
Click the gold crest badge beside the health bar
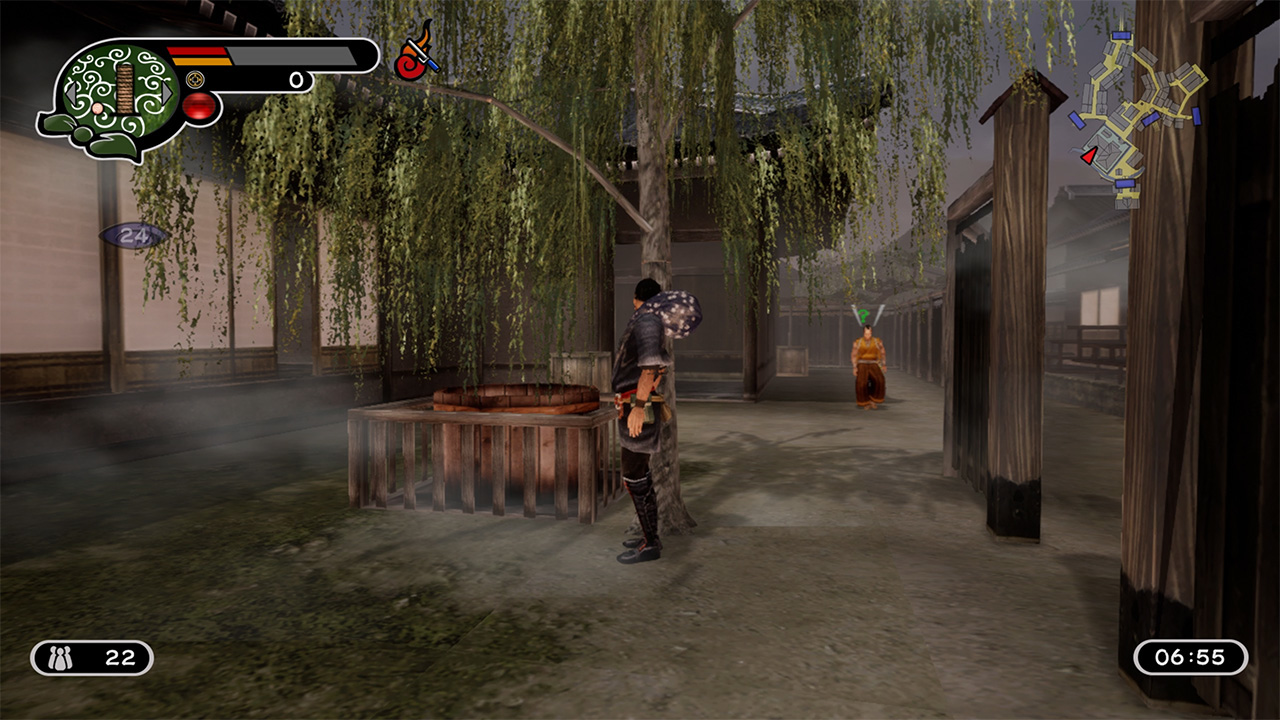[x=194, y=81]
